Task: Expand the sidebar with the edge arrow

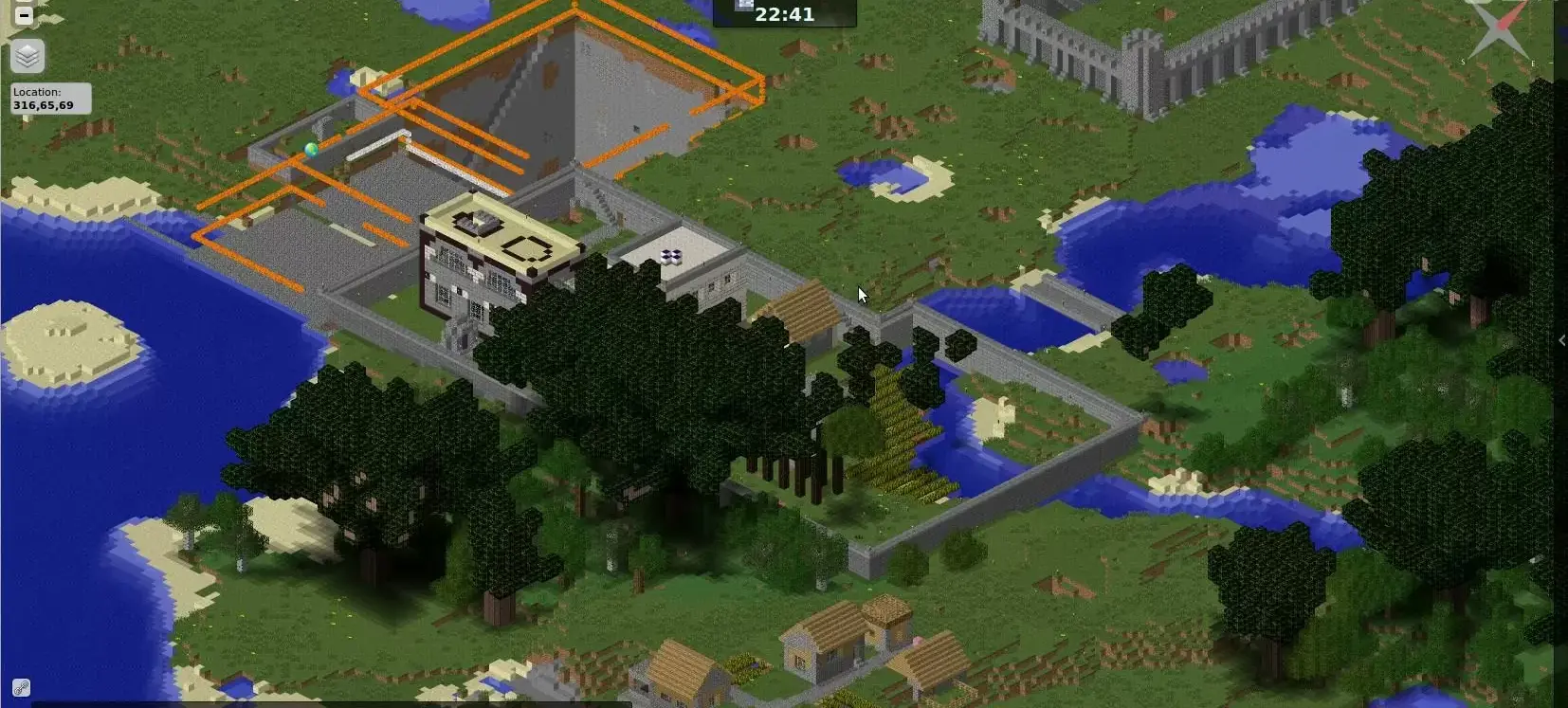Action: click(x=1560, y=340)
